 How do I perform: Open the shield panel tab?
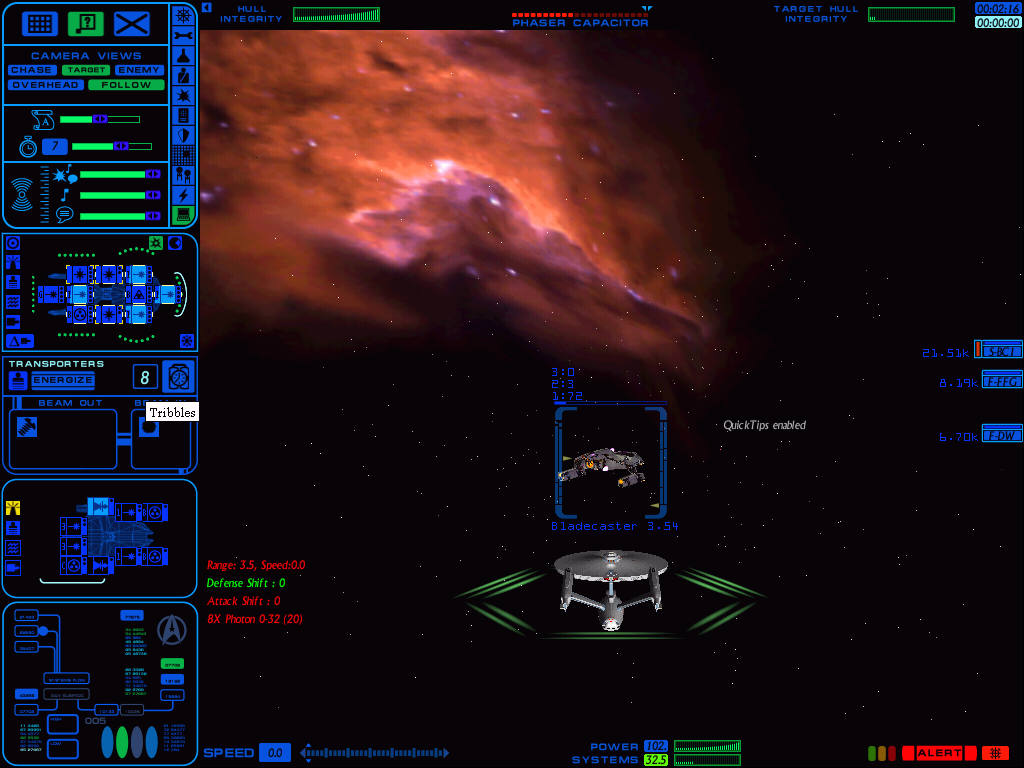tap(183, 135)
